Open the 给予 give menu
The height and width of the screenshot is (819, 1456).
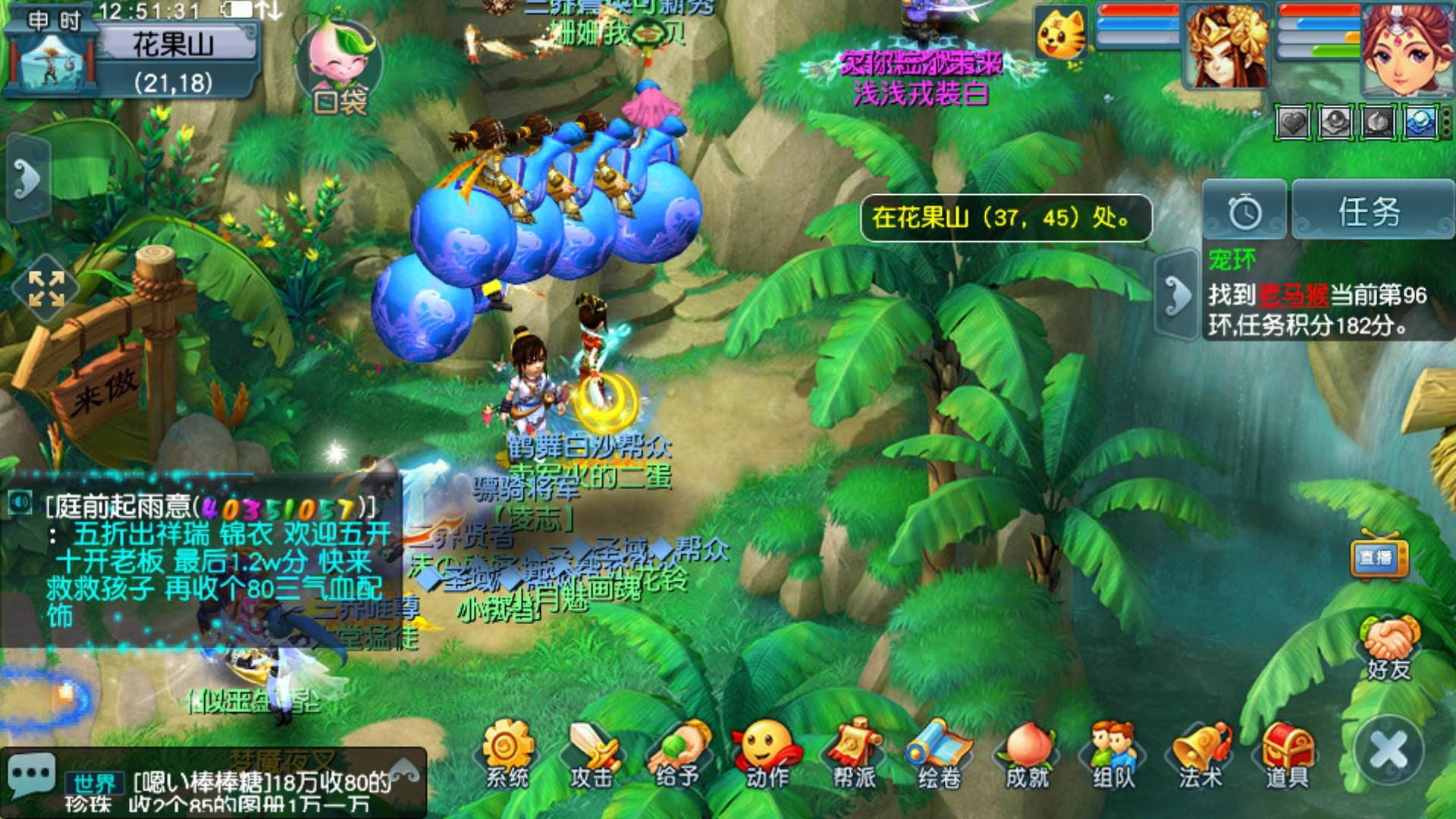click(679, 755)
